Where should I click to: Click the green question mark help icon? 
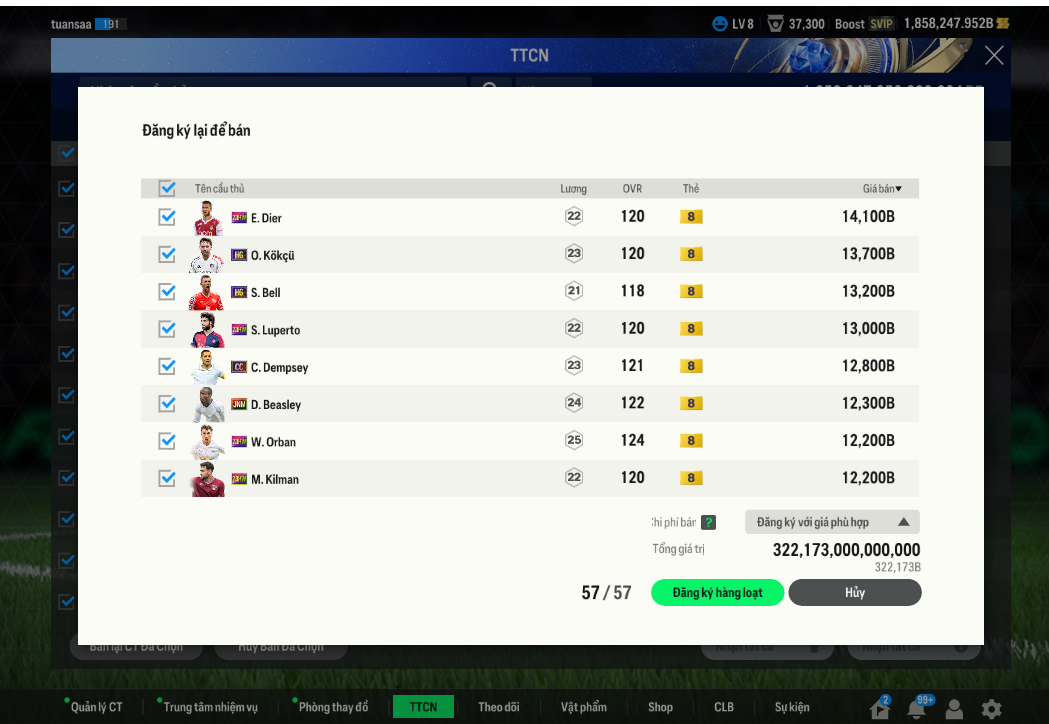708,522
